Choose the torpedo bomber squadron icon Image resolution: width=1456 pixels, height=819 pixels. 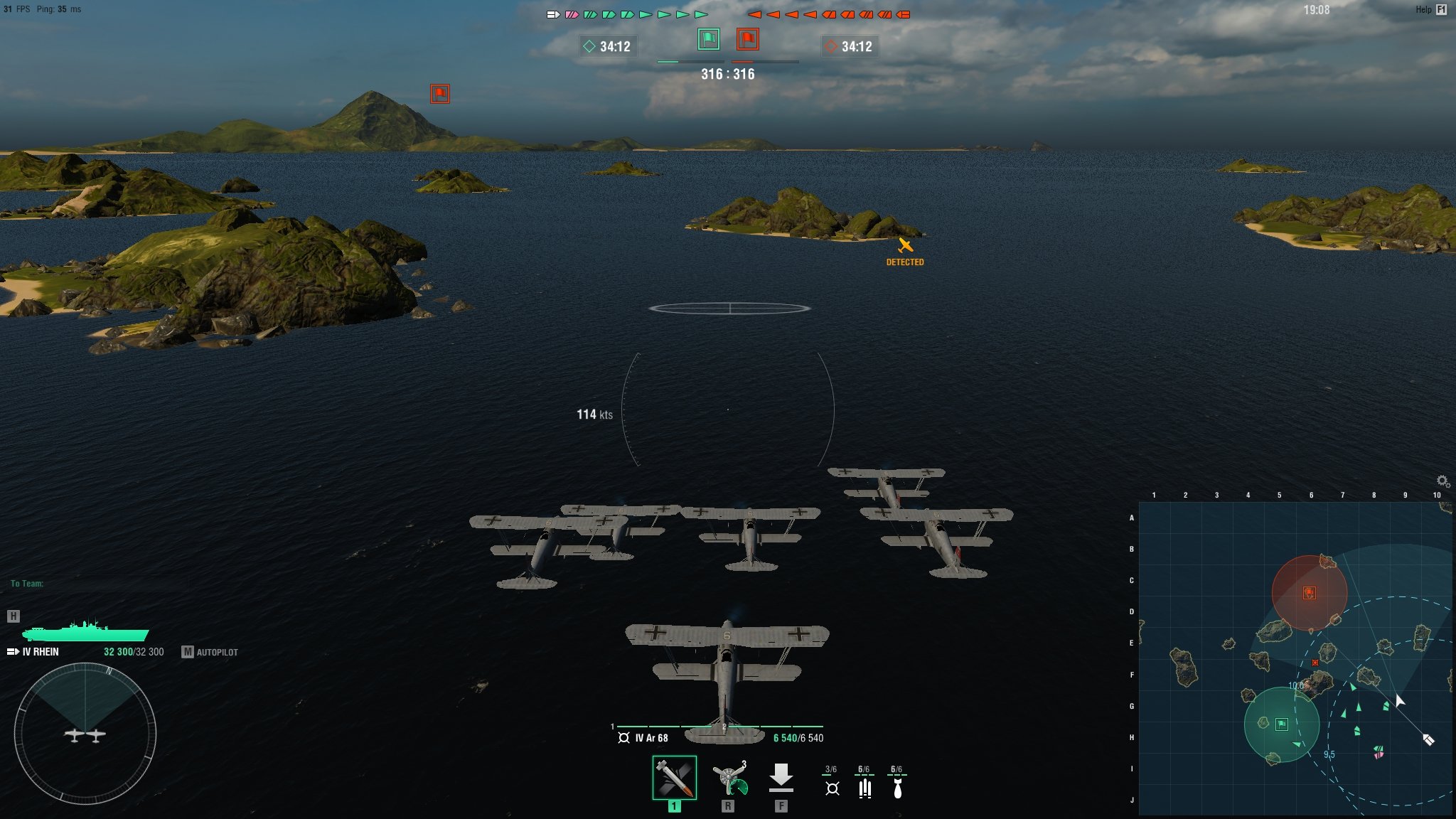864,788
